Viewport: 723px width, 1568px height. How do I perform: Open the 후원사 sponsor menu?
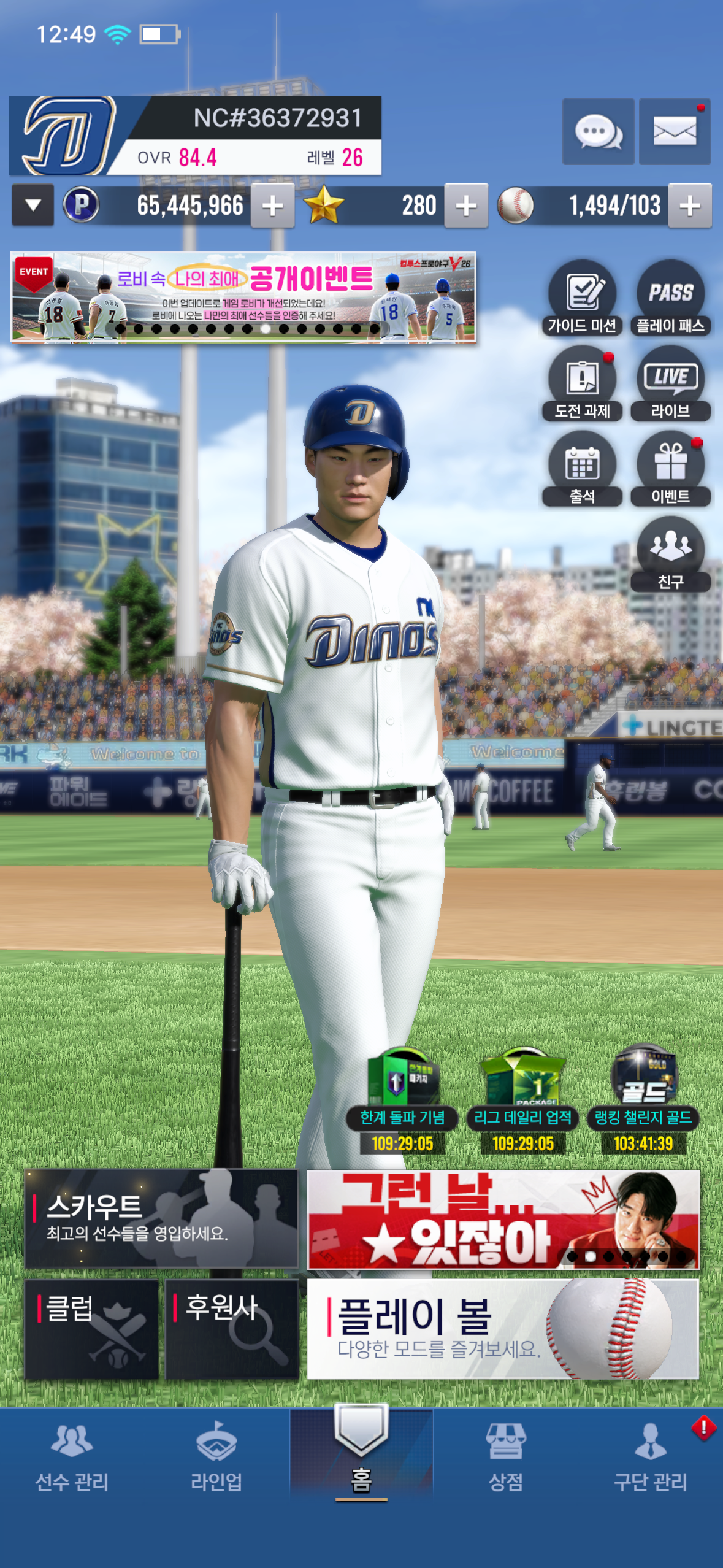point(232,1329)
